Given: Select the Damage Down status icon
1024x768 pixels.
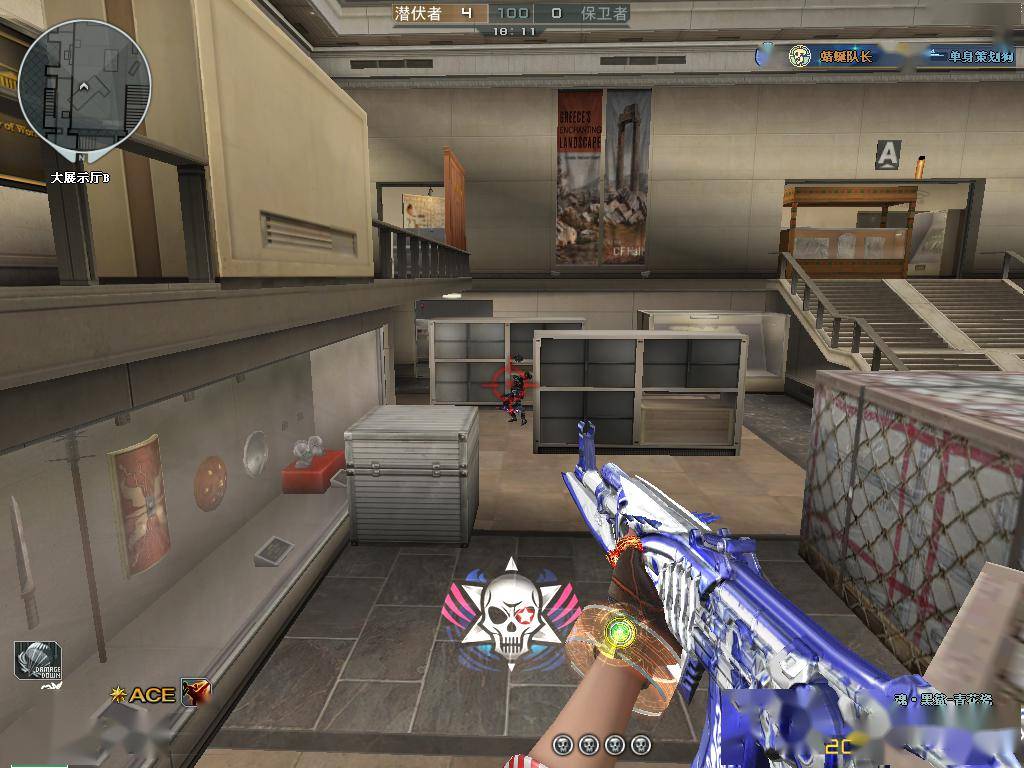Looking at the screenshot, I should pyautogui.click(x=38, y=662).
